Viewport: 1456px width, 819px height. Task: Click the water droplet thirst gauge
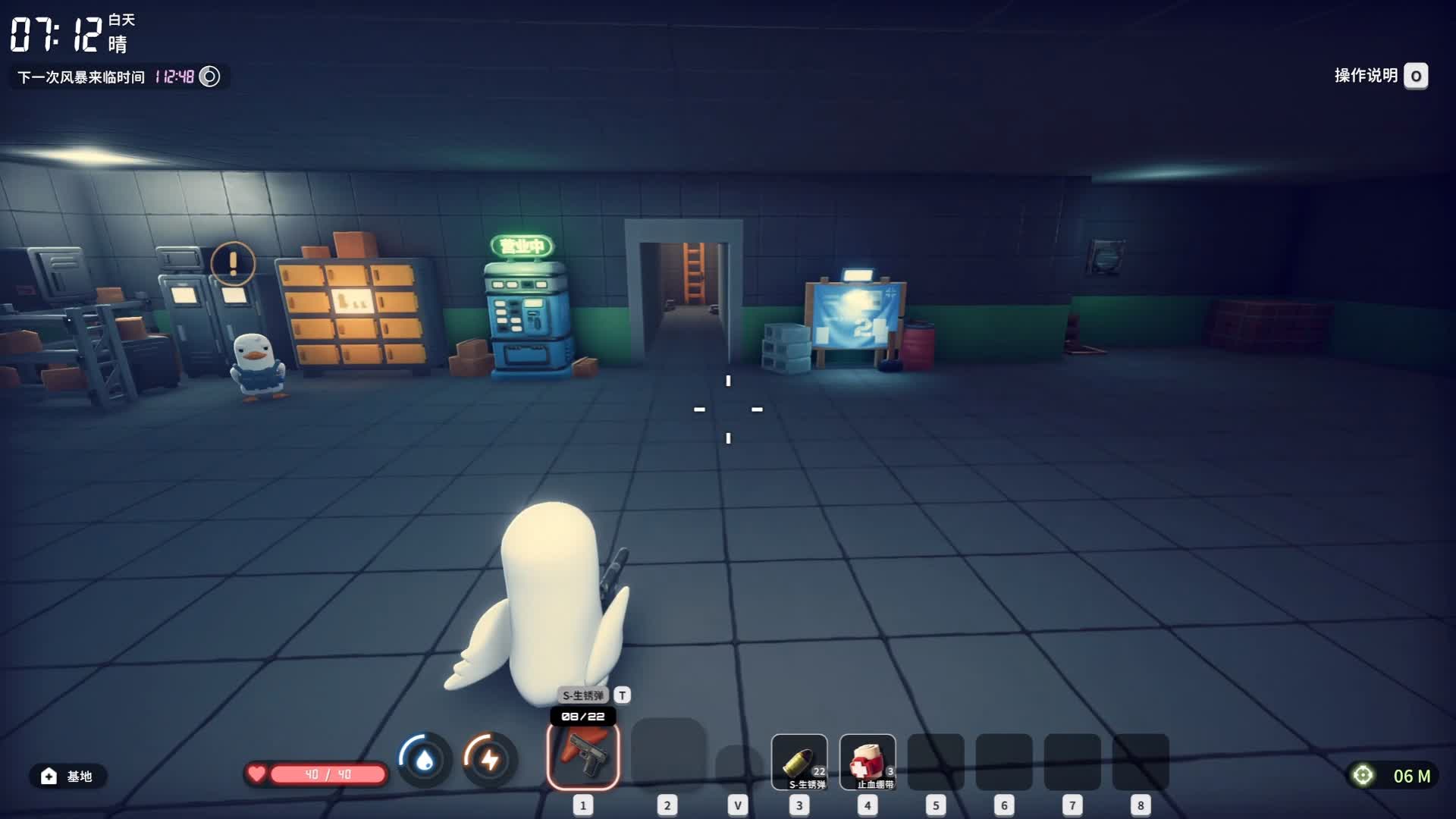coord(425,759)
